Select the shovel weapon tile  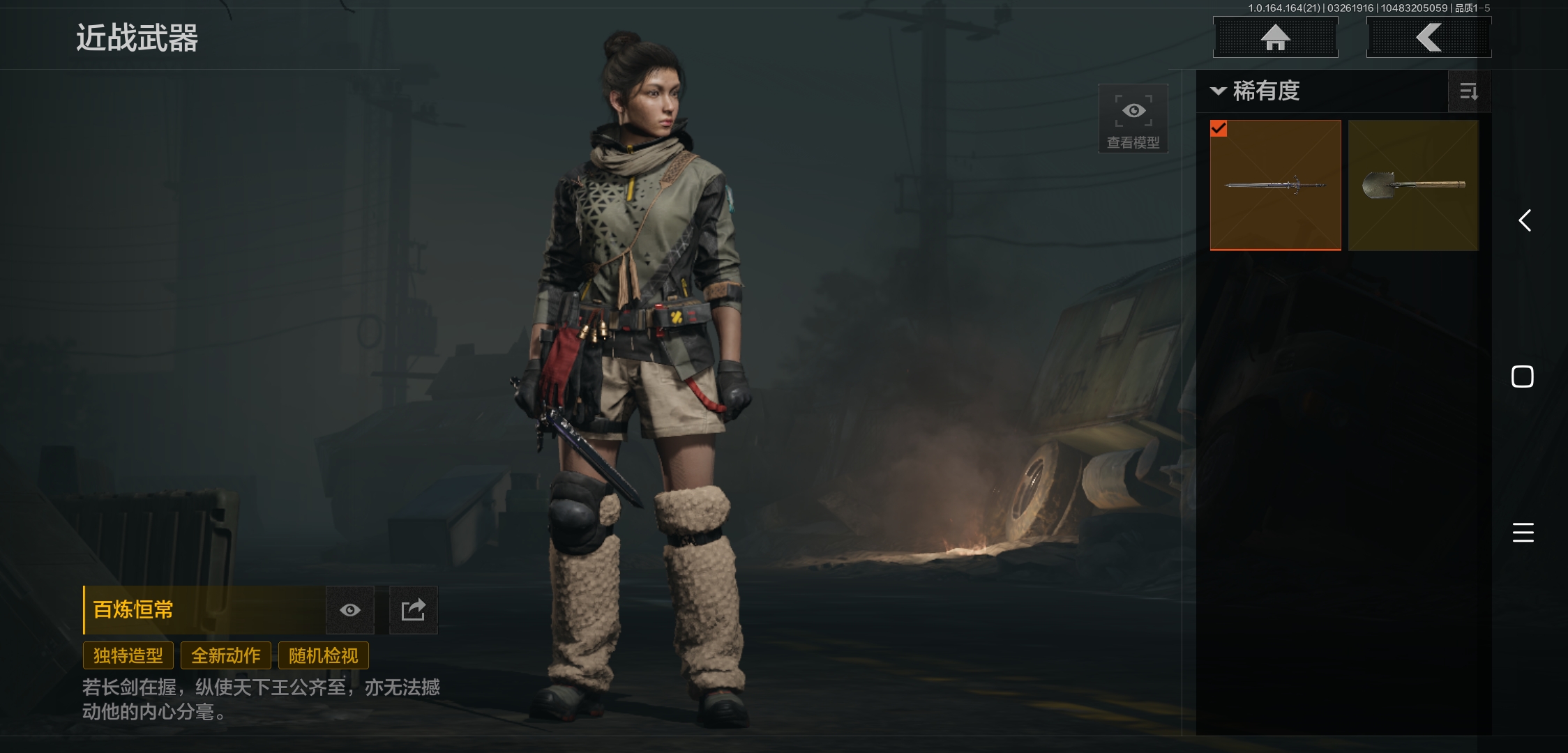tap(1413, 185)
